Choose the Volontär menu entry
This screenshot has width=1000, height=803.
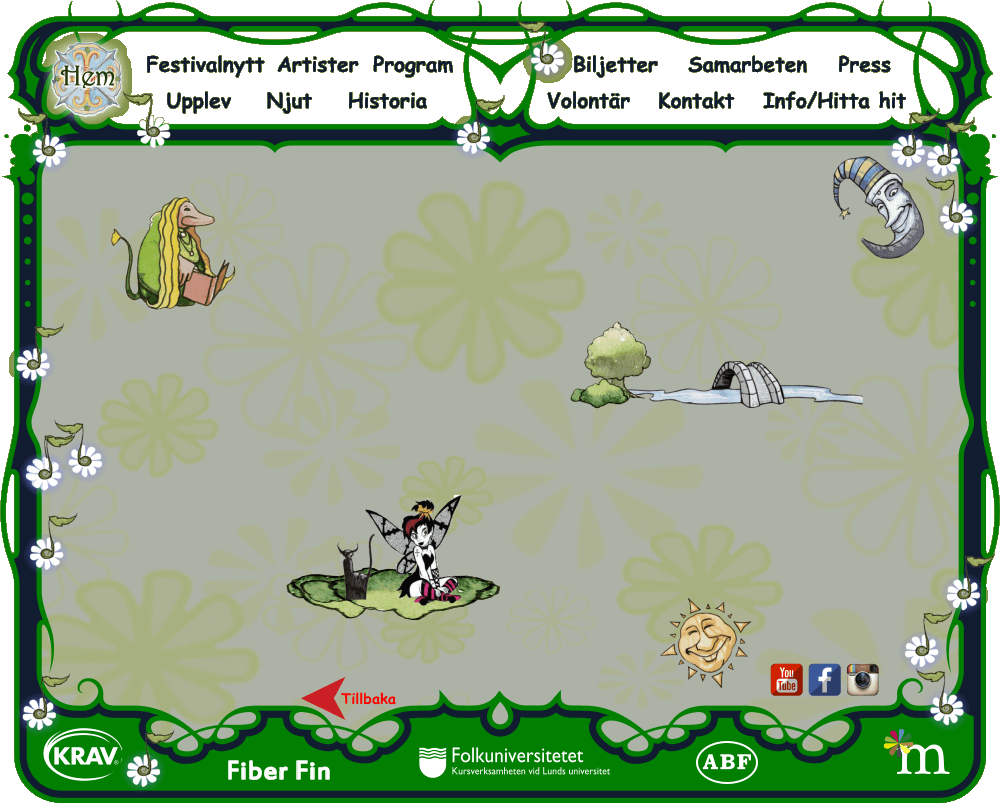[588, 102]
